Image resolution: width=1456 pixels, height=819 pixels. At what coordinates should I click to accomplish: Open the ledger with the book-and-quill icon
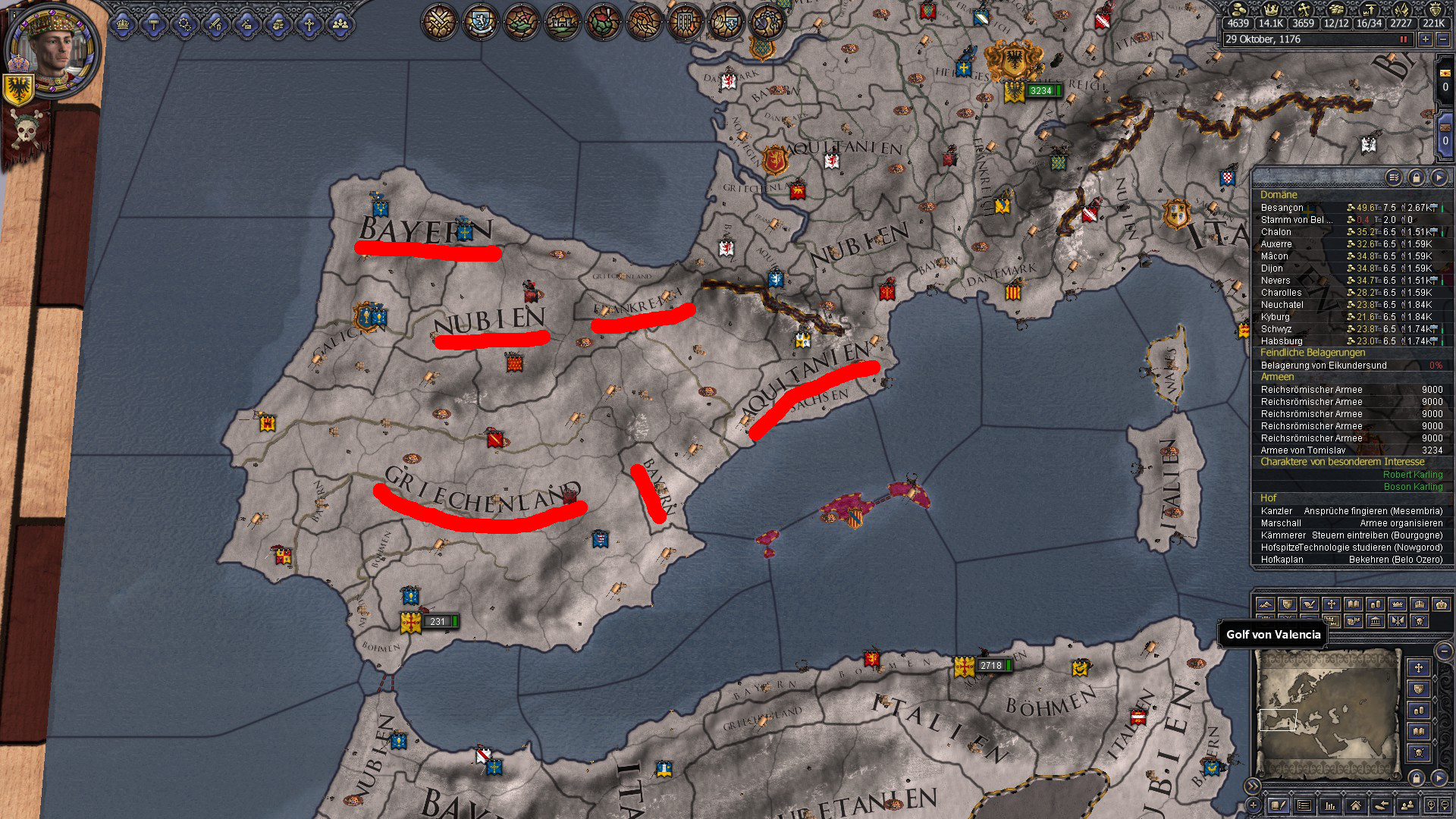(1279, 806)
